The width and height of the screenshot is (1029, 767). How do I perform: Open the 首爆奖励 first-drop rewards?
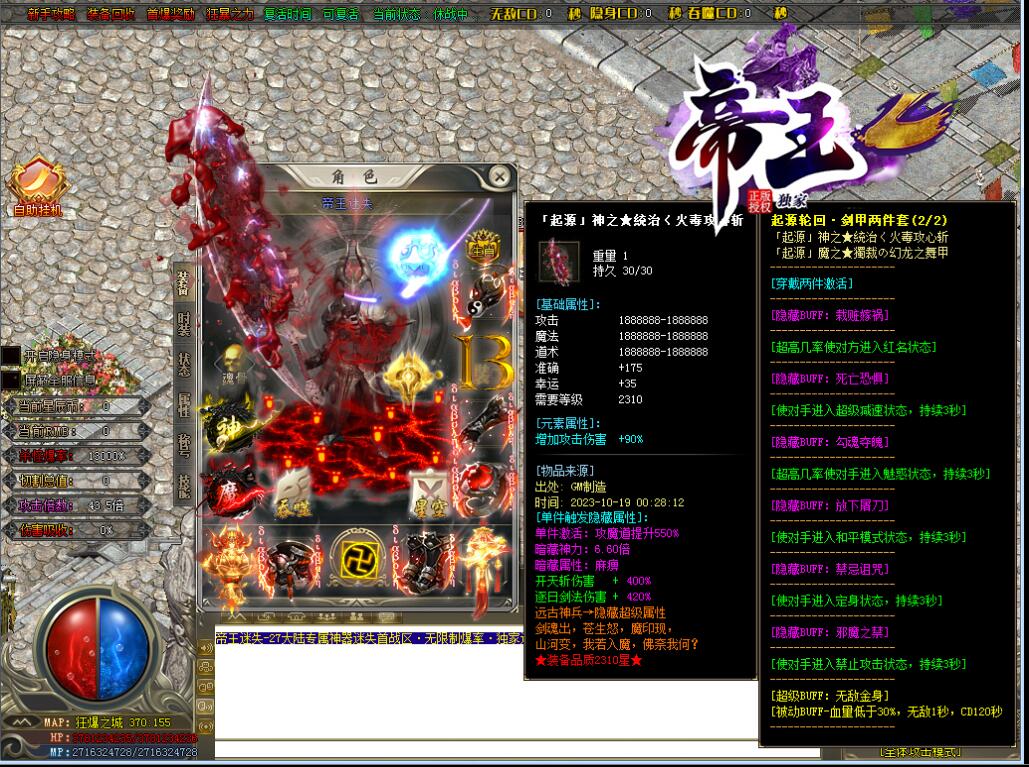[x=170, y=14]
